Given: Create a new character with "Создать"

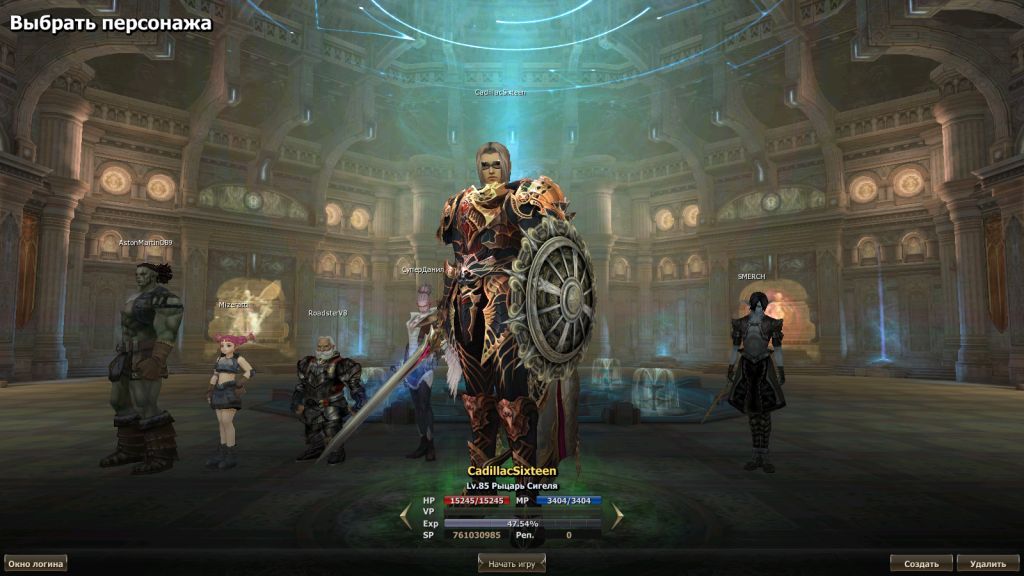Looking at the screenshot, I should tap(921, 564).
